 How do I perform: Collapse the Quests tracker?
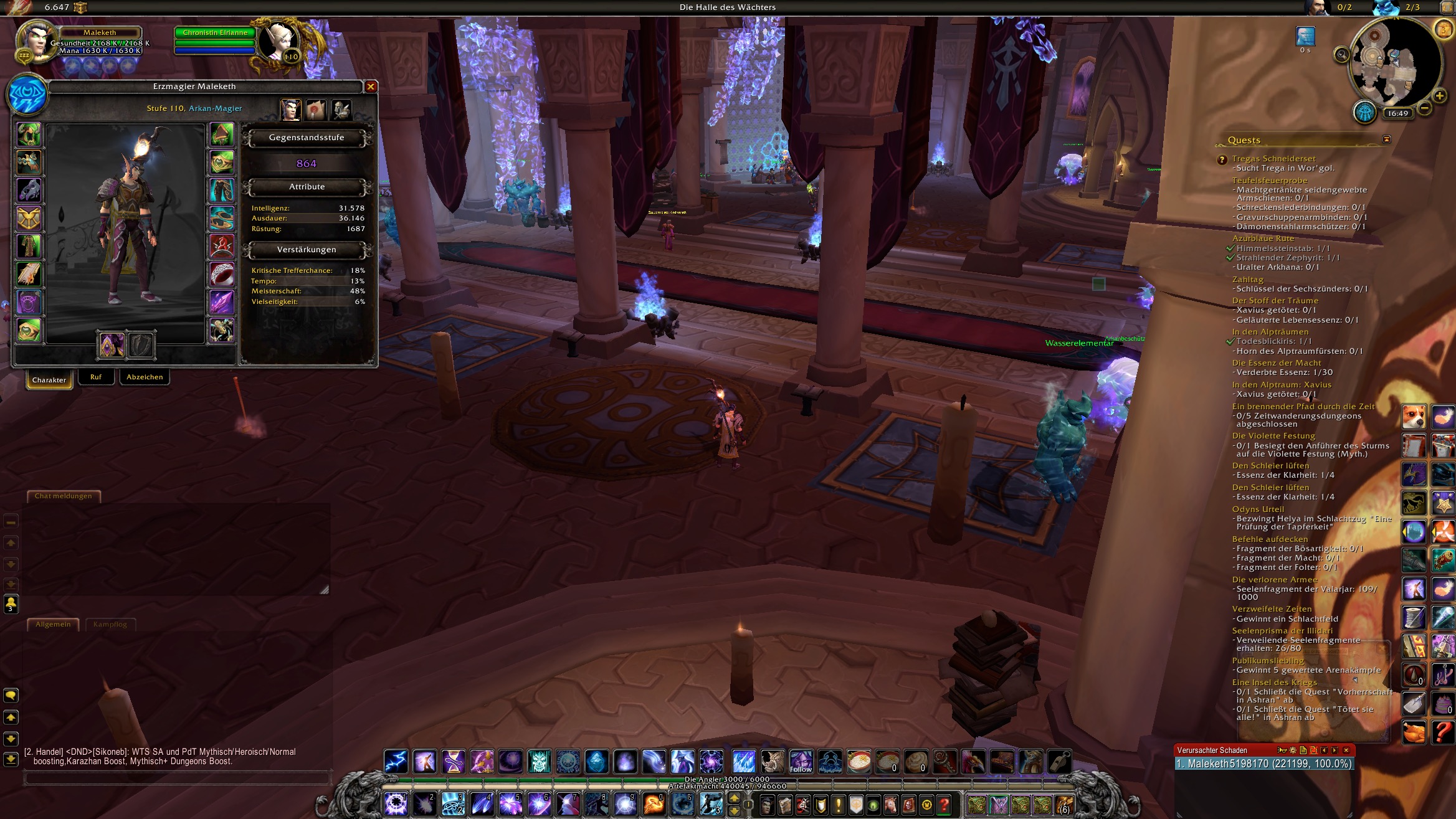tap(1386, 140)
